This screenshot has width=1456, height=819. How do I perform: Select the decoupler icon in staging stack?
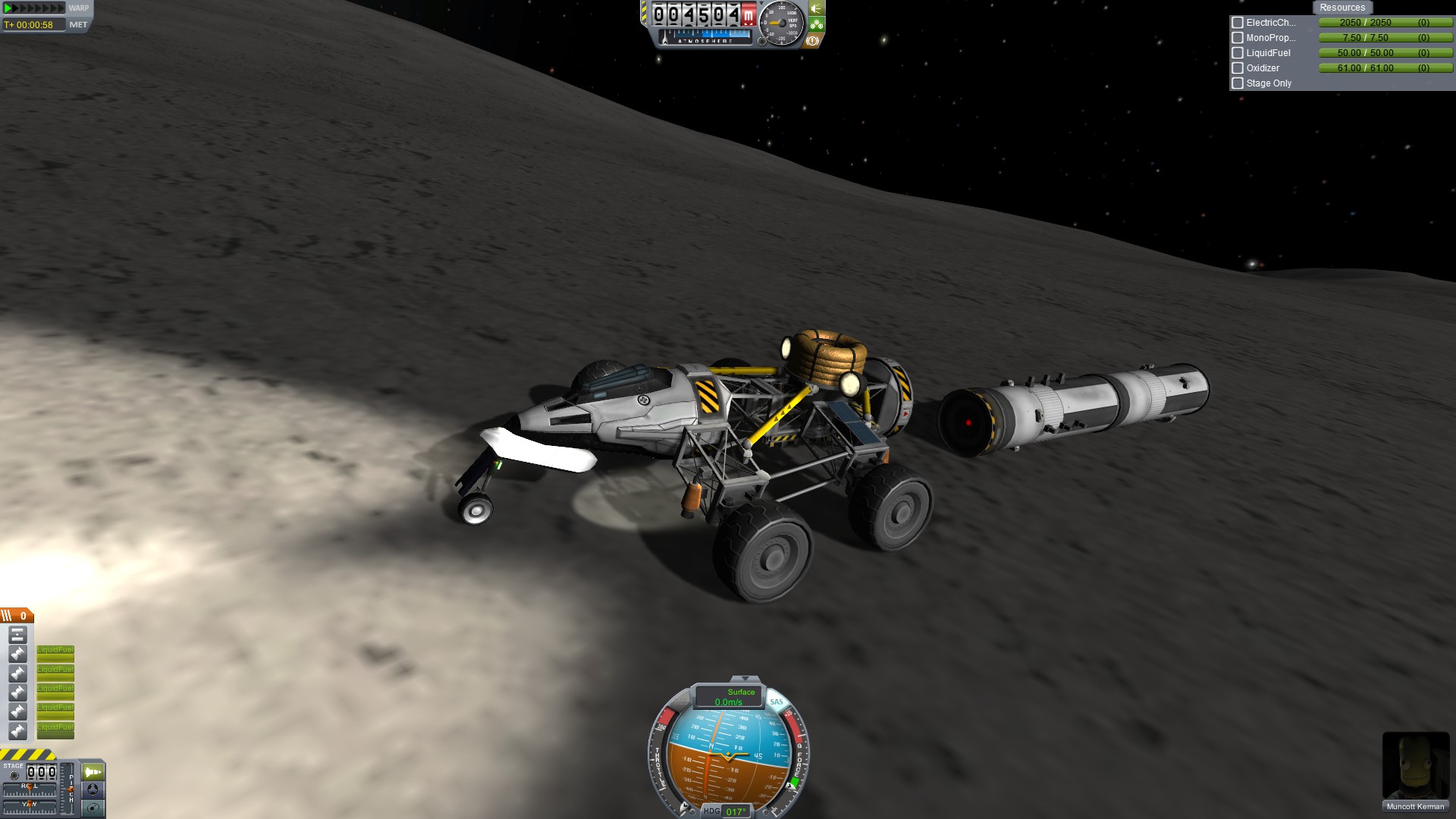point(18,635)
